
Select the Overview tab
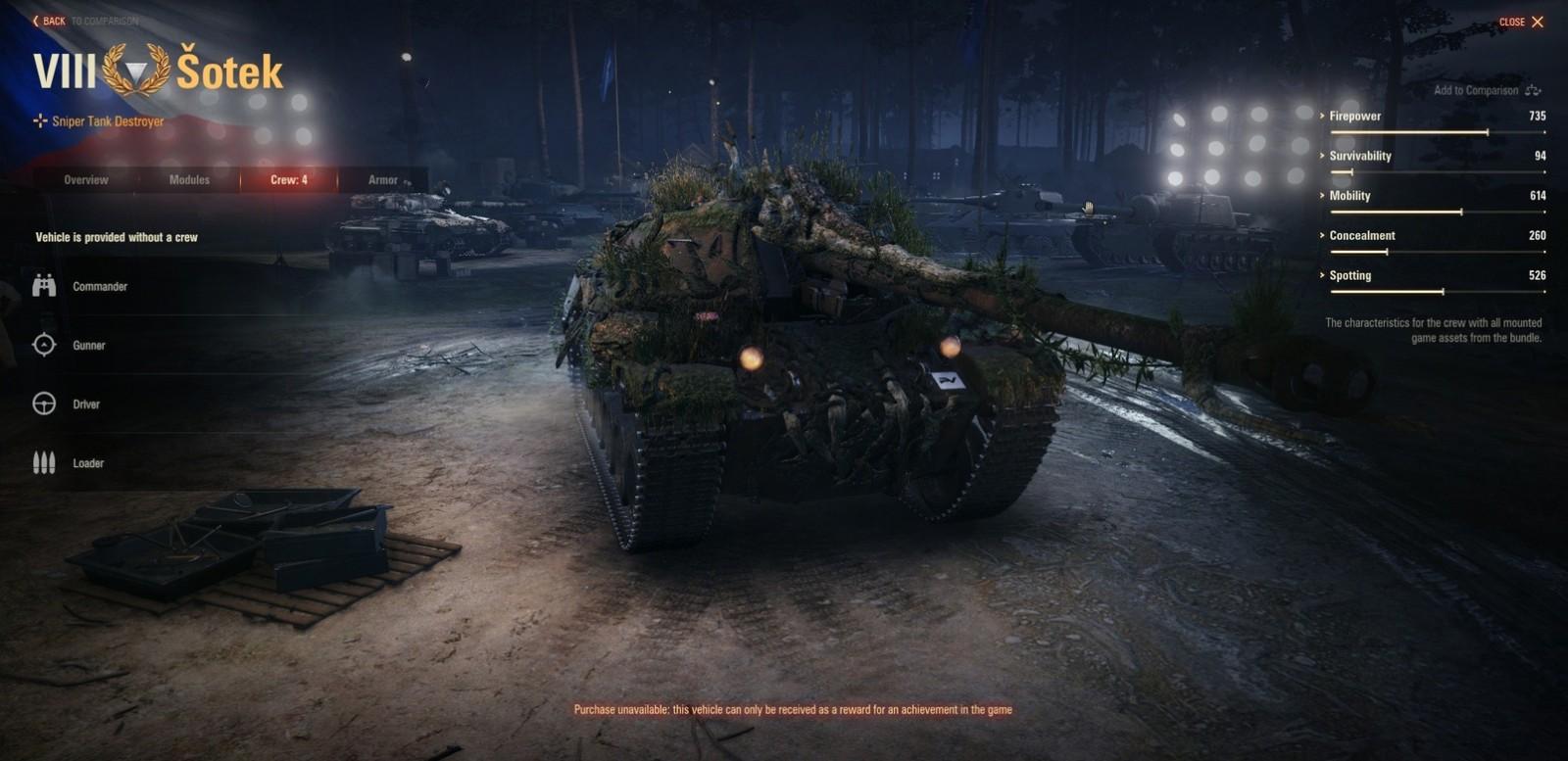pyautogui.click(x=86, y=180)
